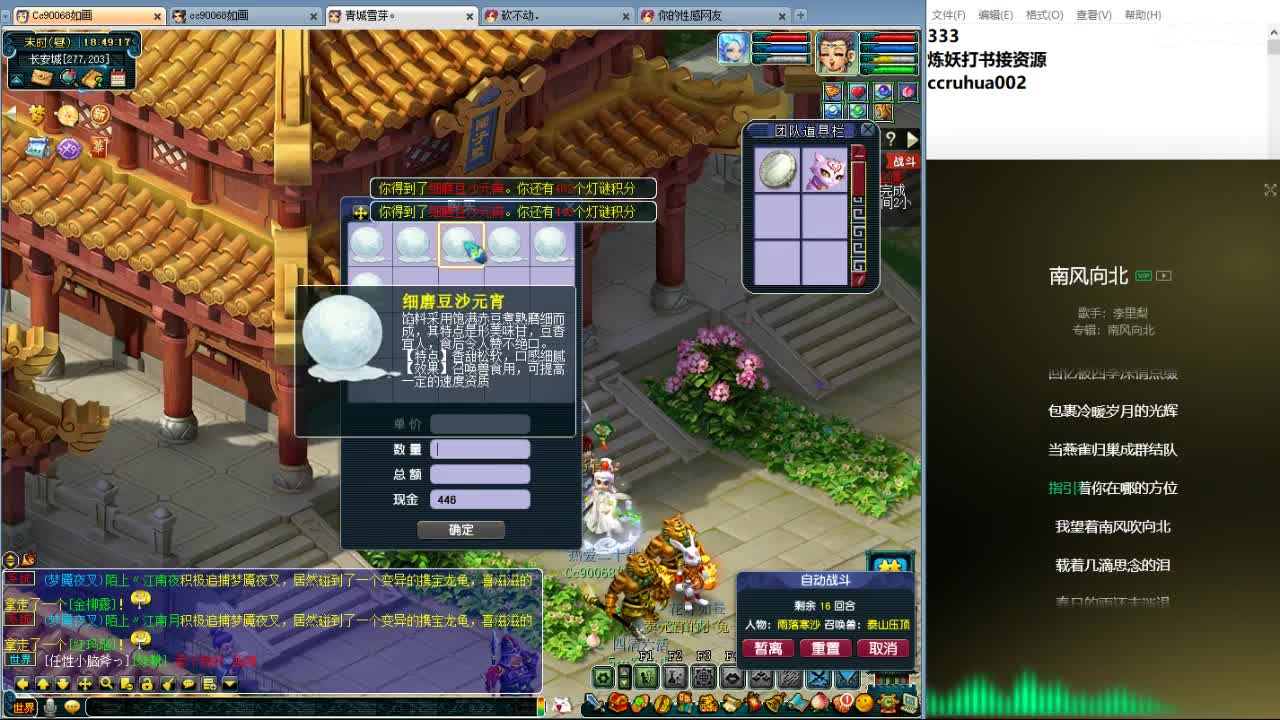The width and height of the screenshot is (1280, 720).
Task: Confirm the purchase with 确定
Action: pos(461,529)
